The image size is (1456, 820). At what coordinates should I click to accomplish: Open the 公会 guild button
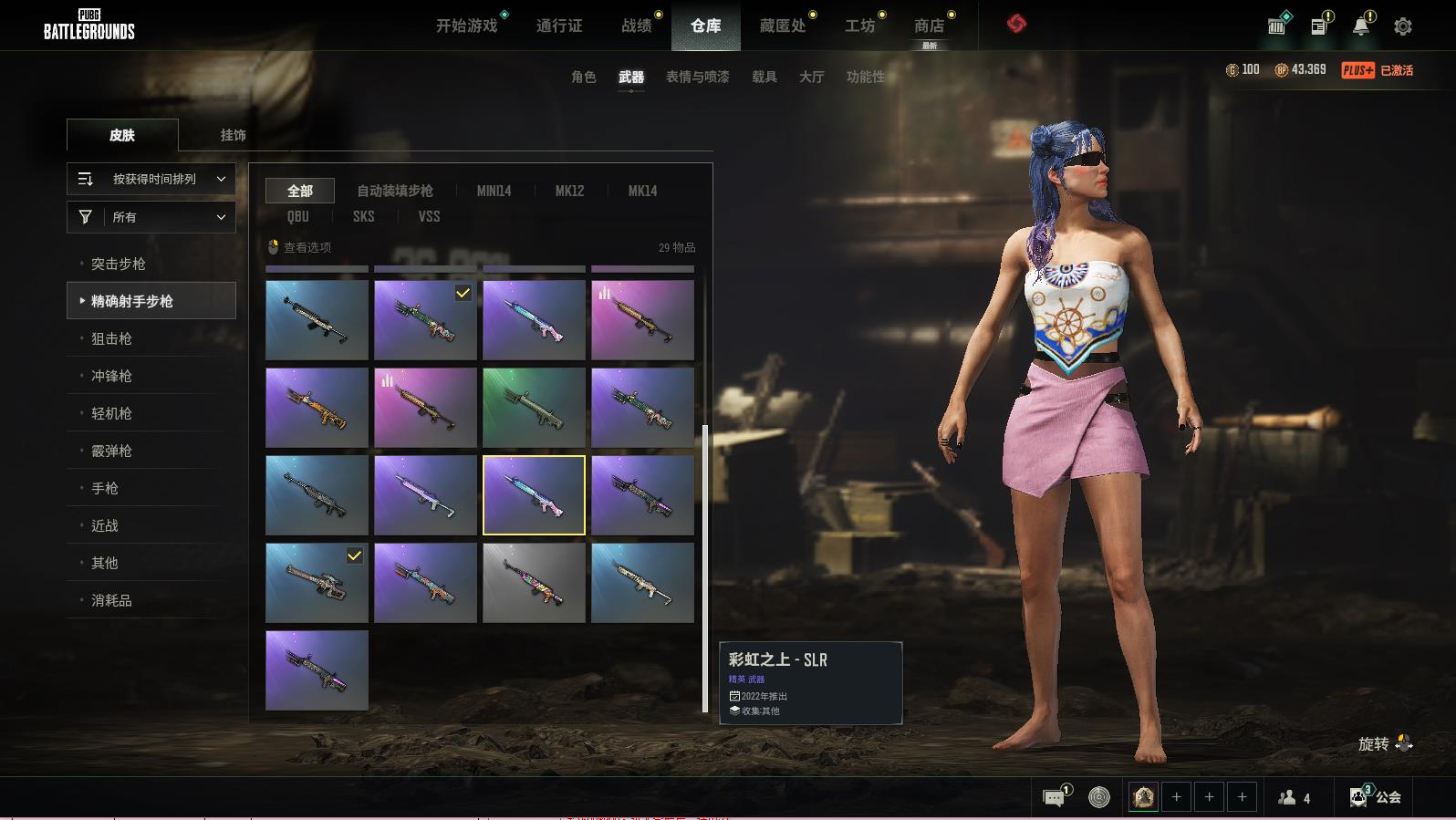coord(1377,797)
